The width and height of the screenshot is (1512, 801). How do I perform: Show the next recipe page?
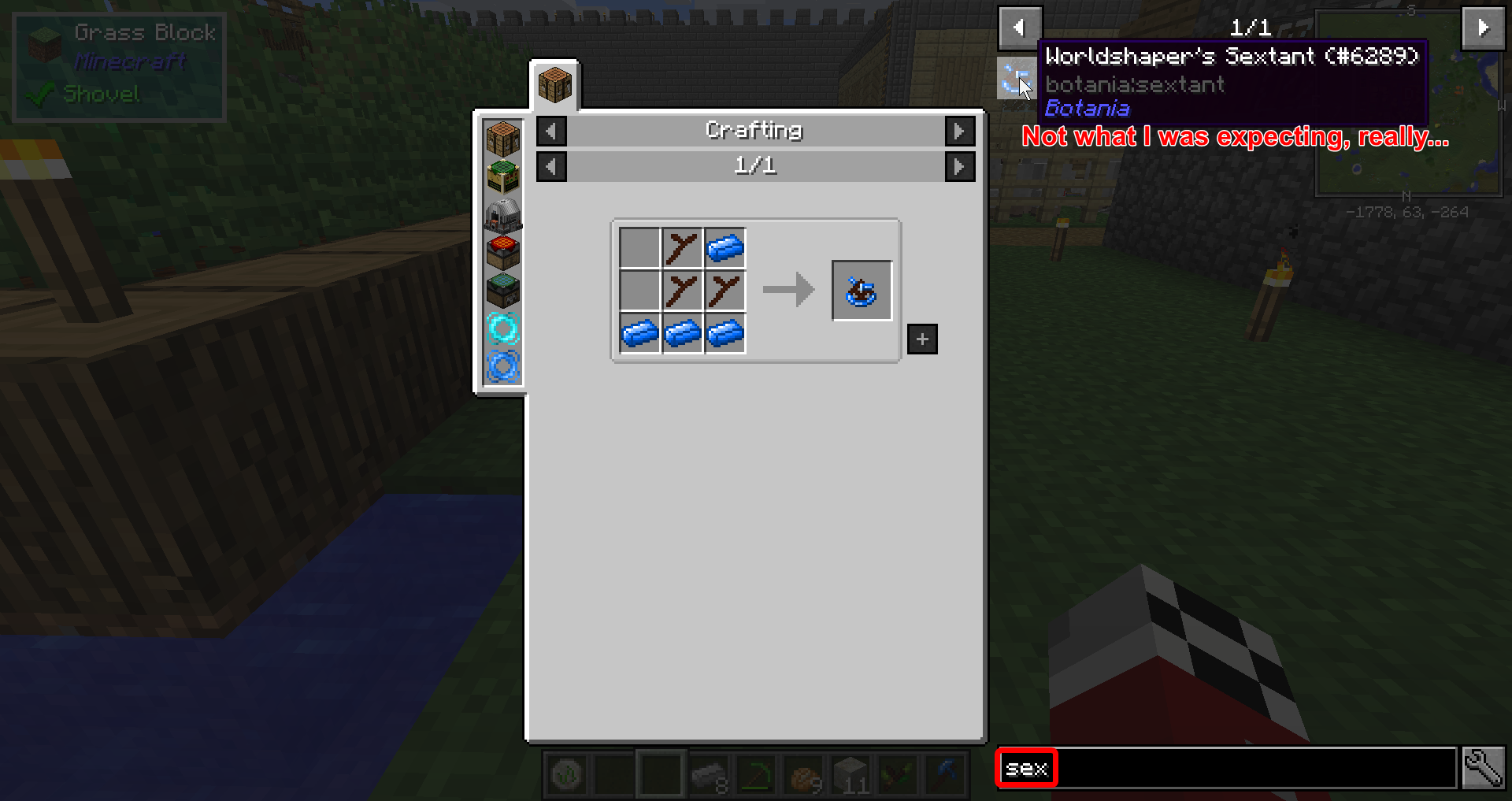[959, 166]
